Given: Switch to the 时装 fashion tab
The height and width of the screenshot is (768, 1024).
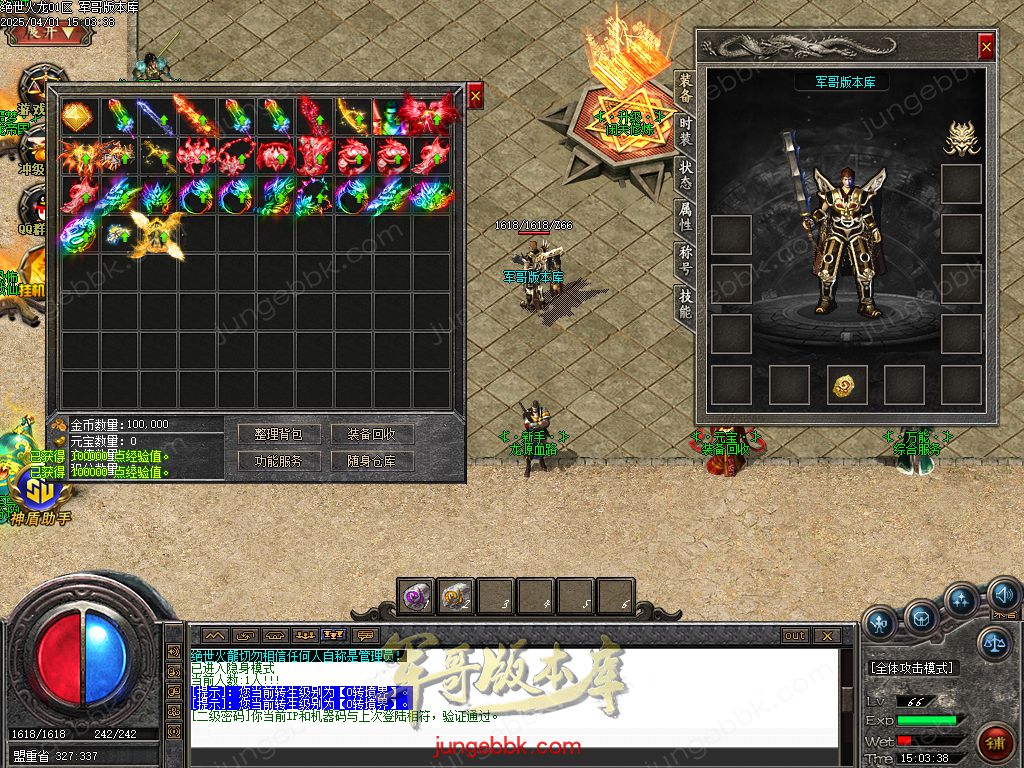Looking at the screenshot, I should (685, 130).
